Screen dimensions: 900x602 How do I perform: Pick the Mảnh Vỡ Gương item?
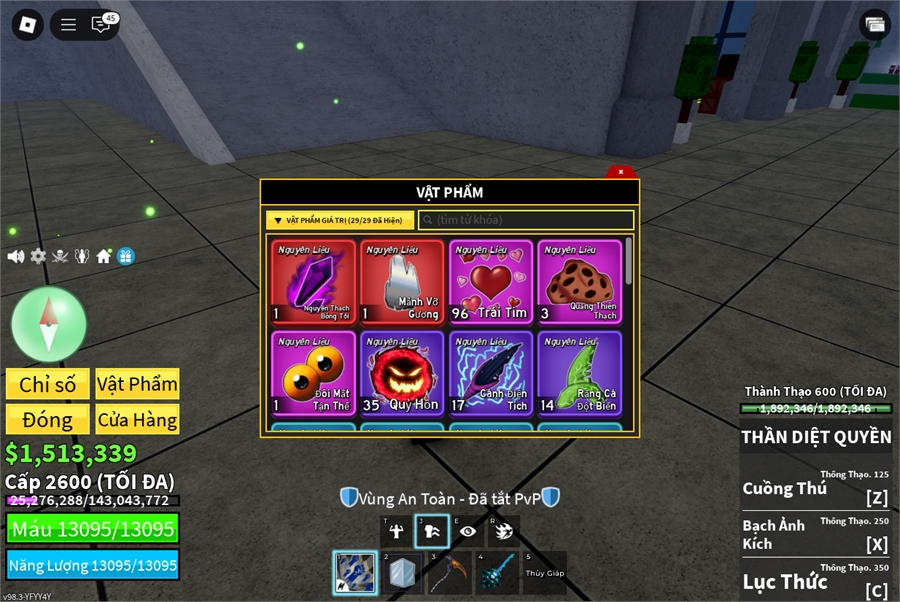coord(402,282)
